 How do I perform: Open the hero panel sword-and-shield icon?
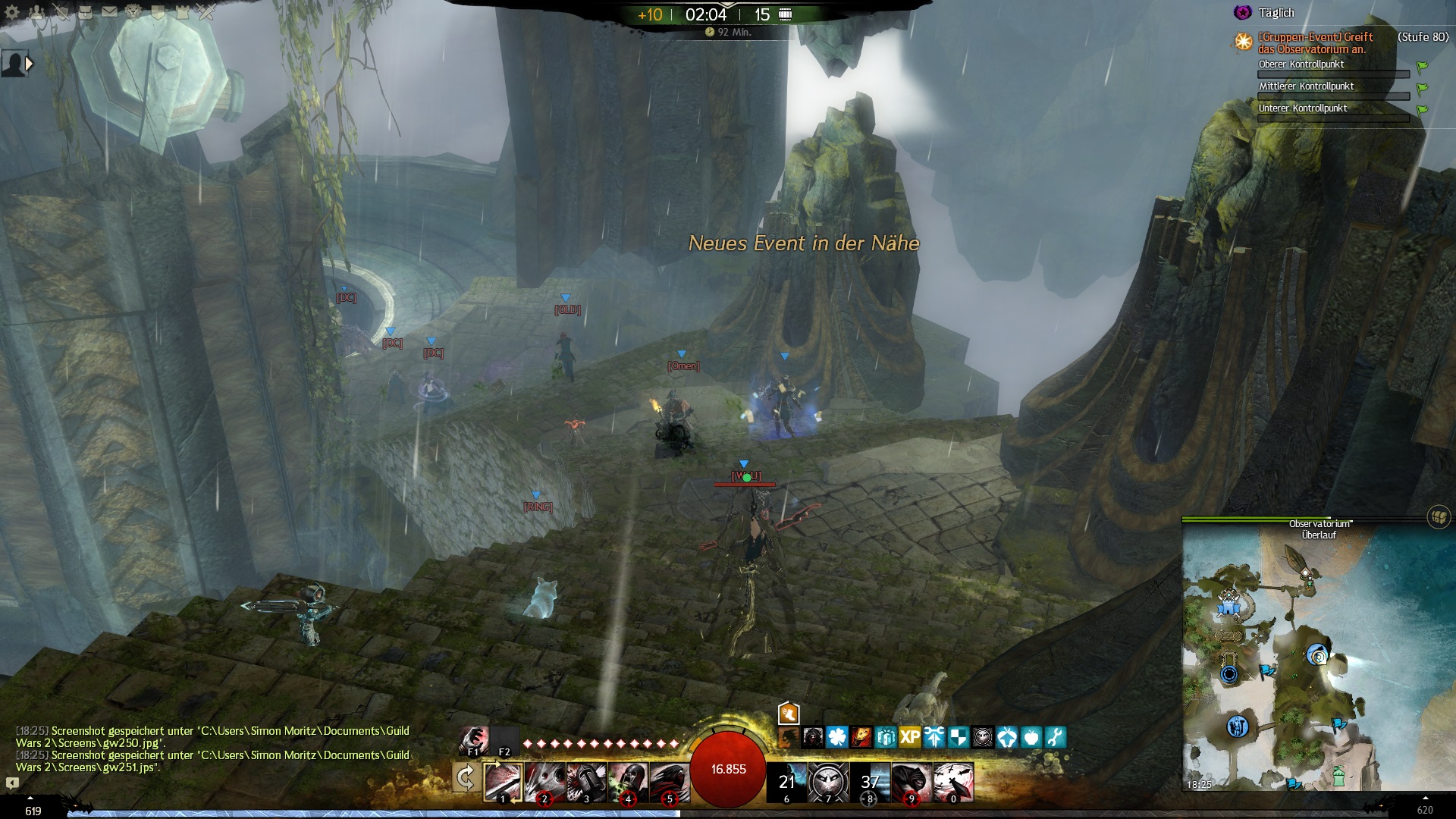coord(61,11)
